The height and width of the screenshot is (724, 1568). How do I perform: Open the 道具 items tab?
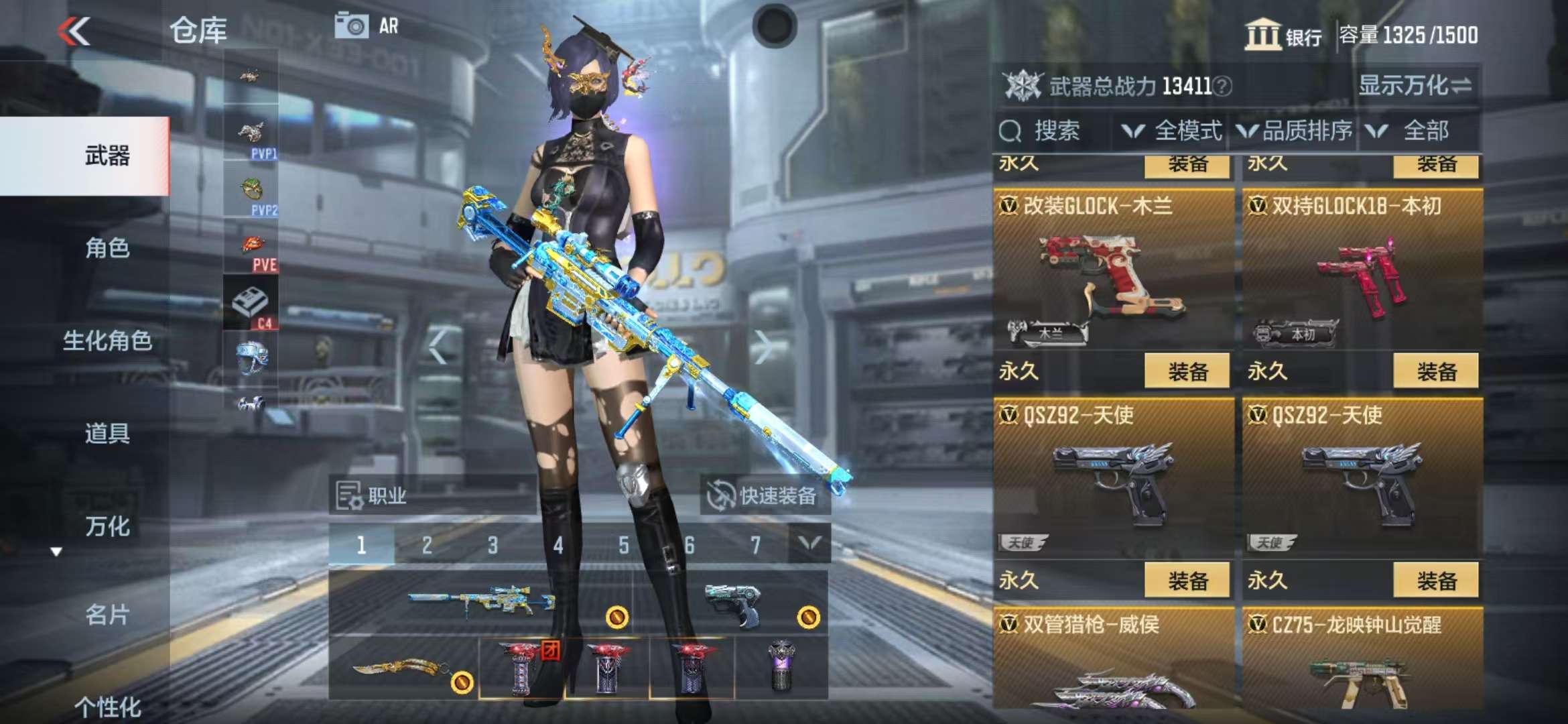pos(107,433)
